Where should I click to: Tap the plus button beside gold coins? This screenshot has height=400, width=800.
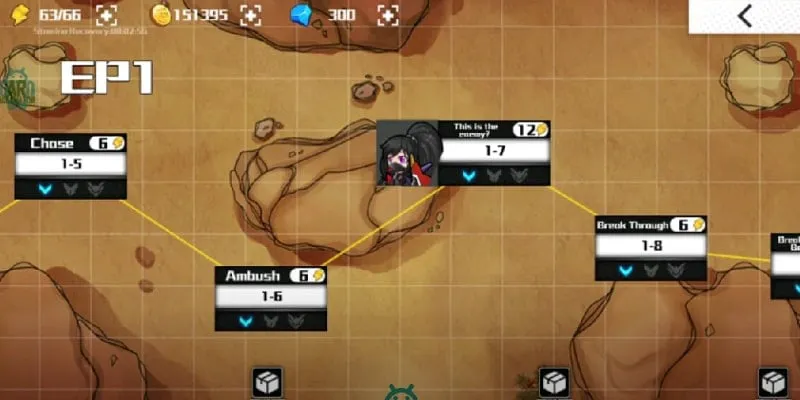(x=250, y=14)
